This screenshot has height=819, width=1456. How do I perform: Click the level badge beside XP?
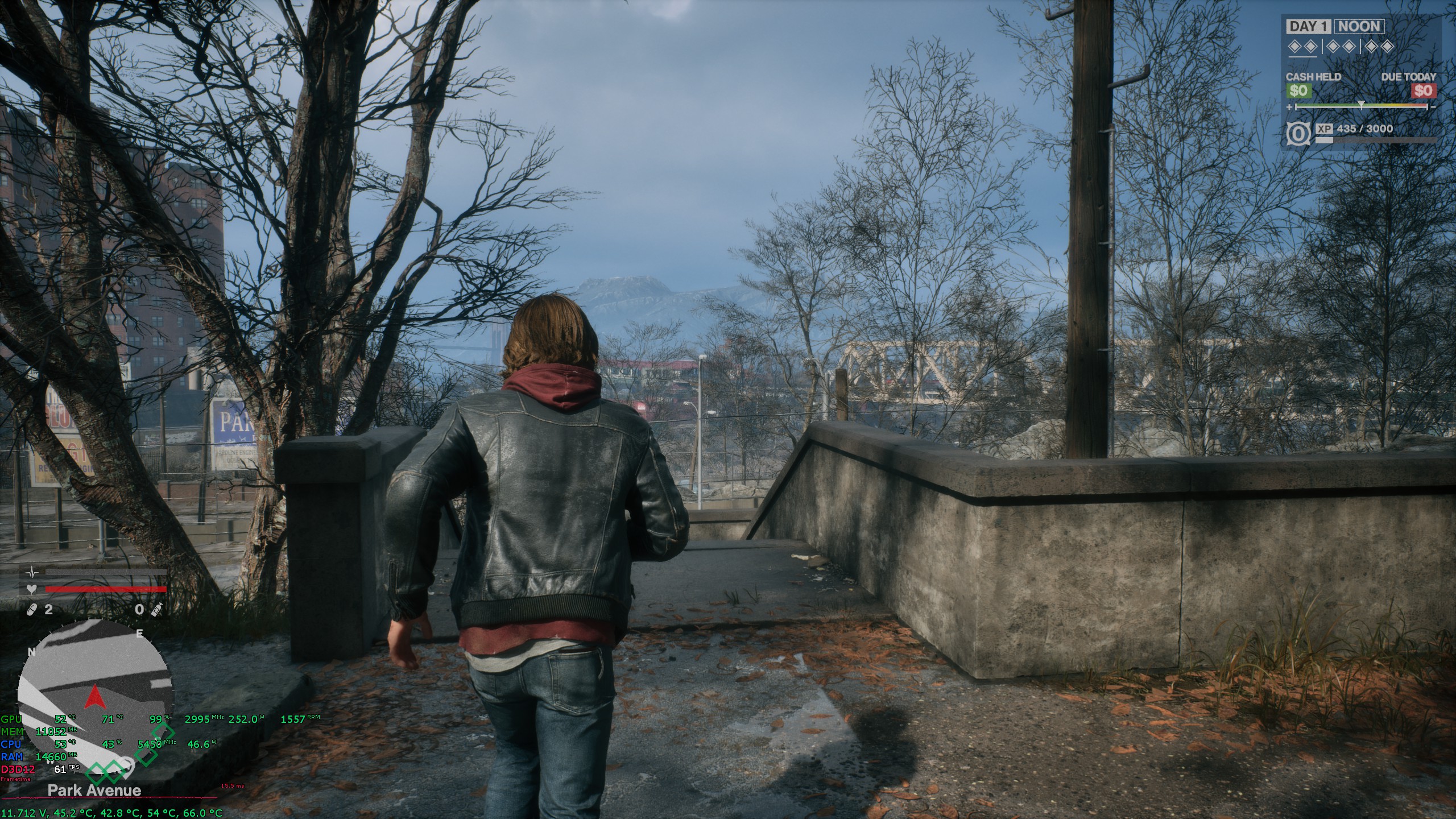(1297, 134)
